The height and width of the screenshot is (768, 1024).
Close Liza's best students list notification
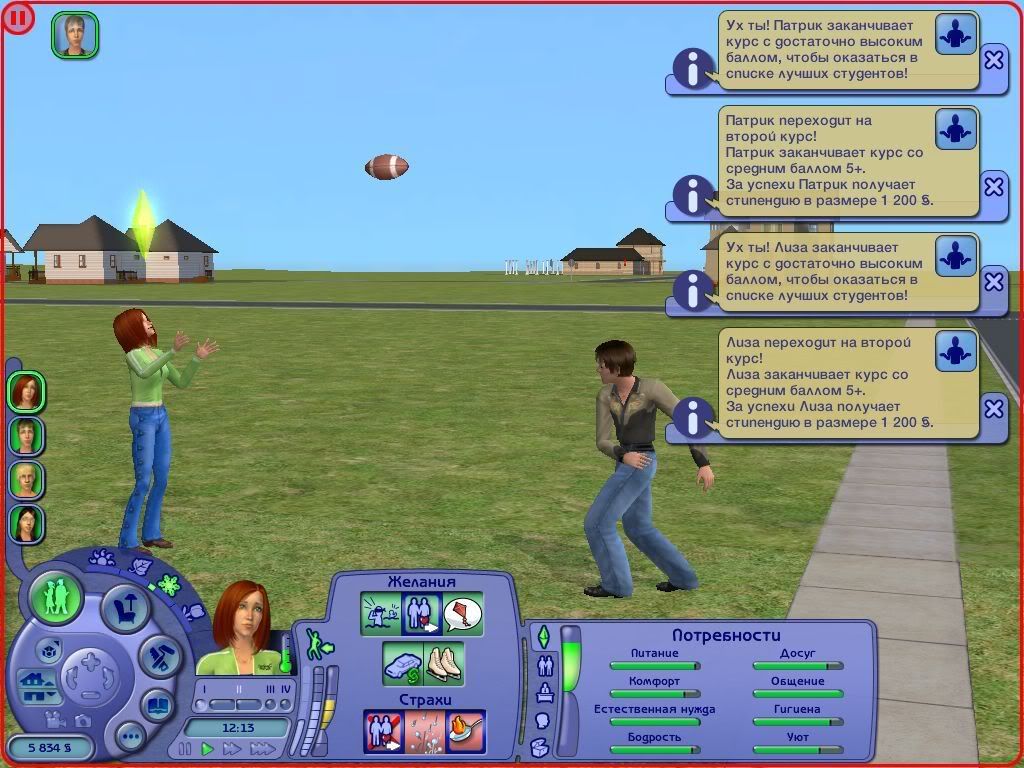coord(993,282)
